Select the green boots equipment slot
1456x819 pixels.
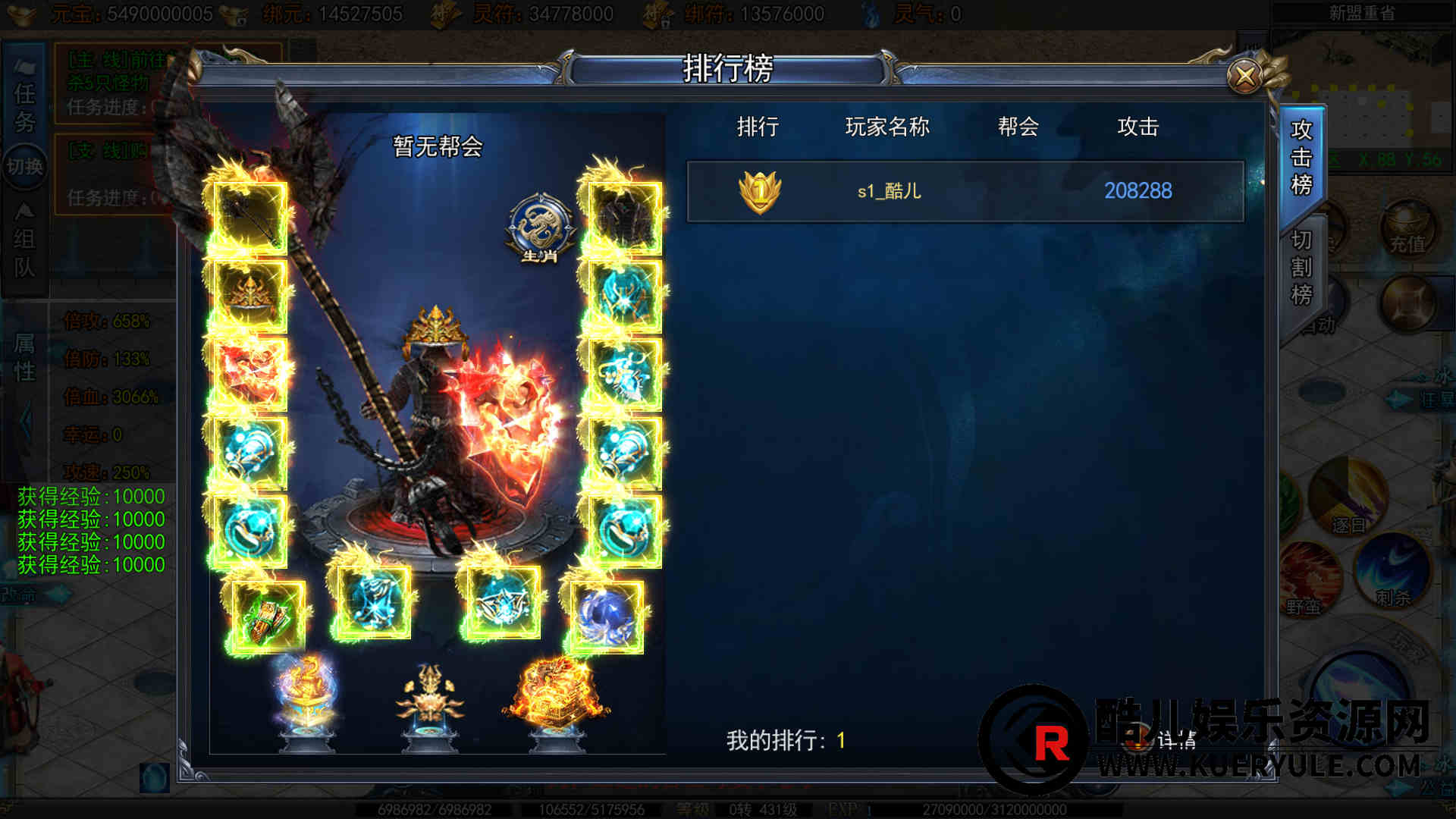point(267,616)
